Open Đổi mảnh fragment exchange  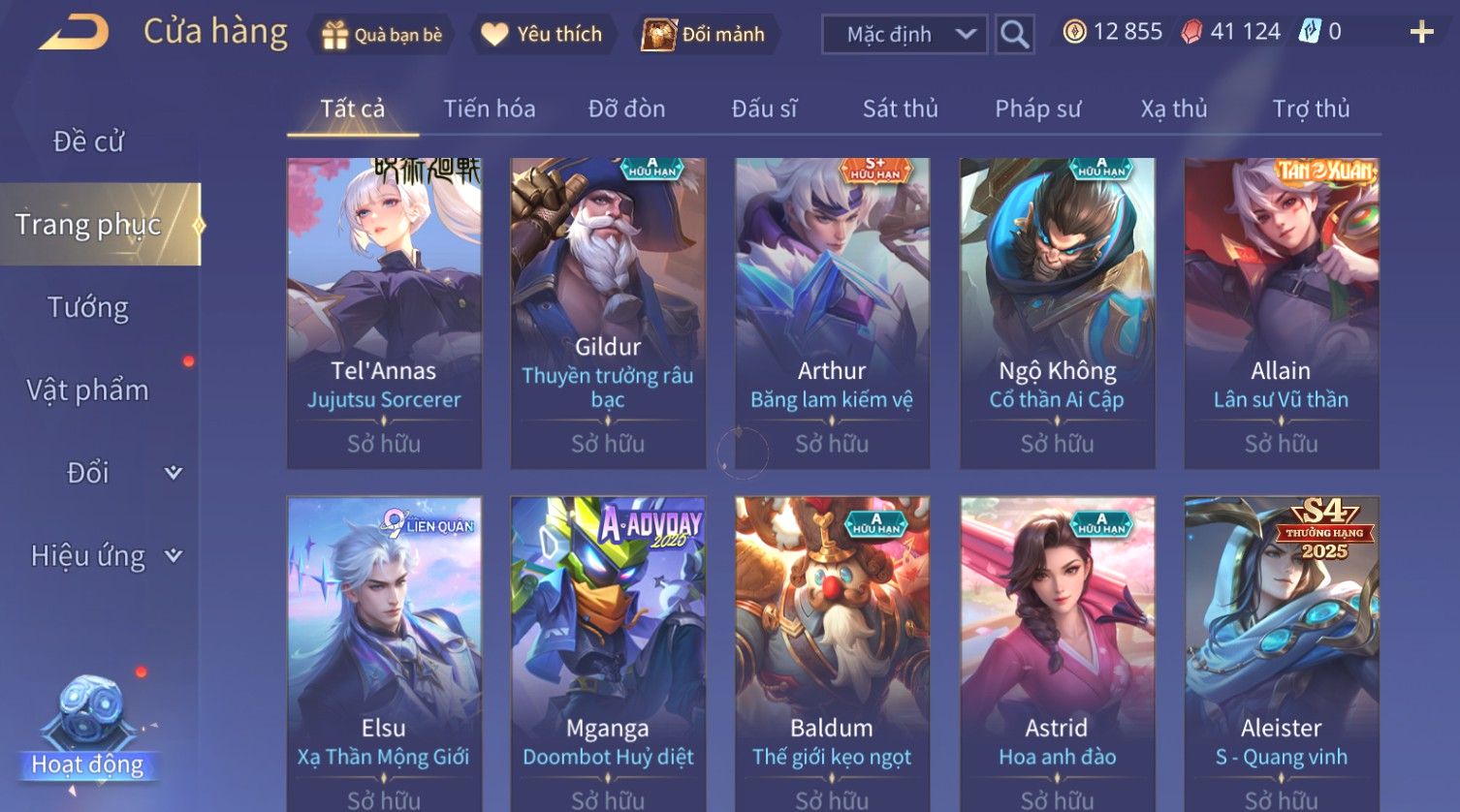tap(705, 35)
